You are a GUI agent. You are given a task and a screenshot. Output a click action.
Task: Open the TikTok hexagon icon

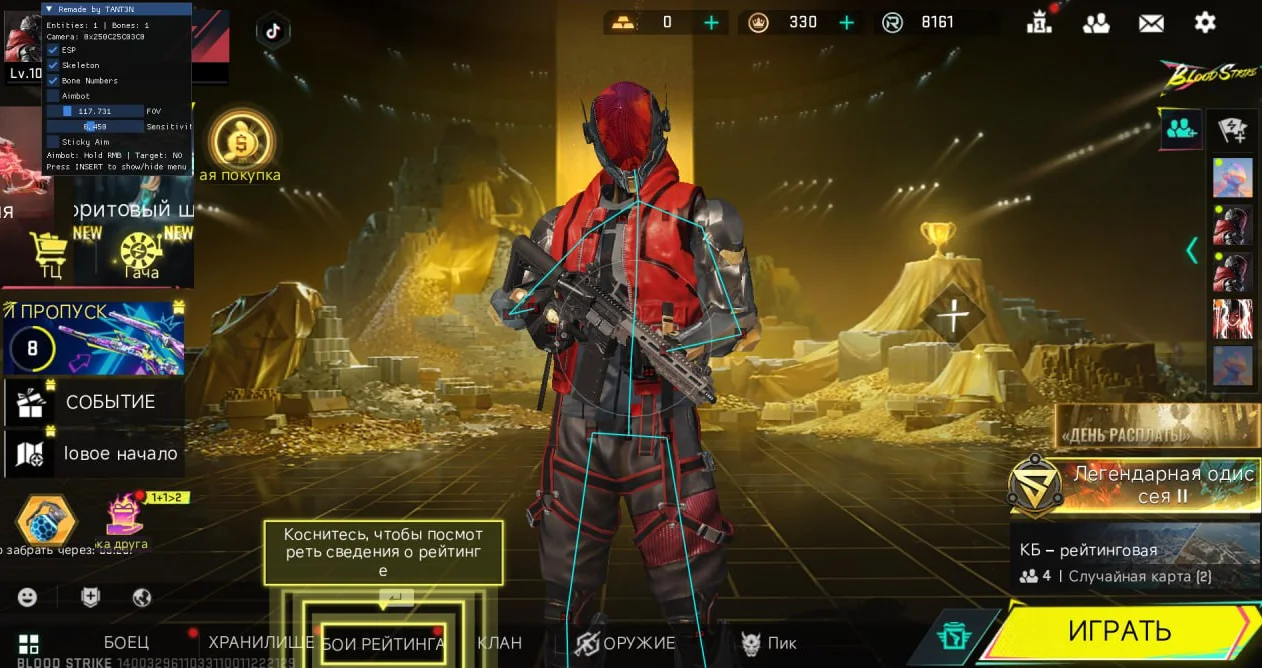(272, 30)
